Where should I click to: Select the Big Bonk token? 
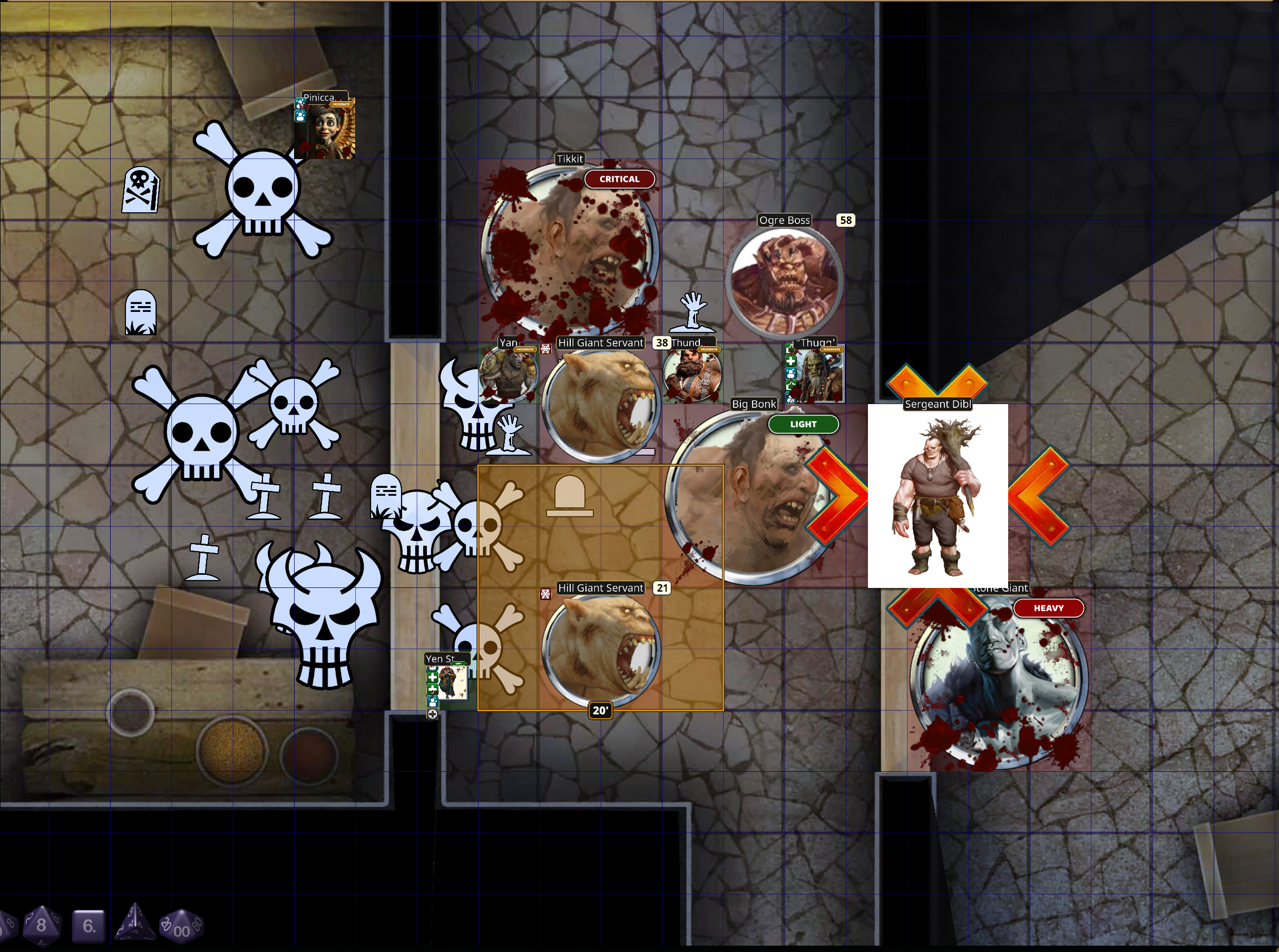point(749,496)
